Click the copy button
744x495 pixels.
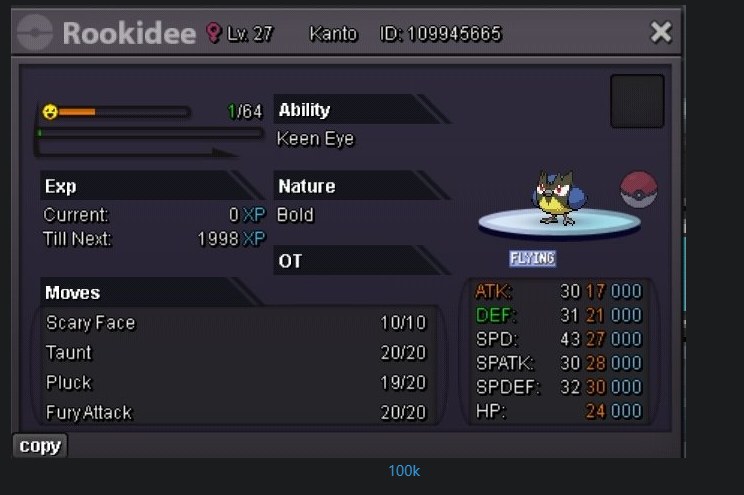coord(40,446)
